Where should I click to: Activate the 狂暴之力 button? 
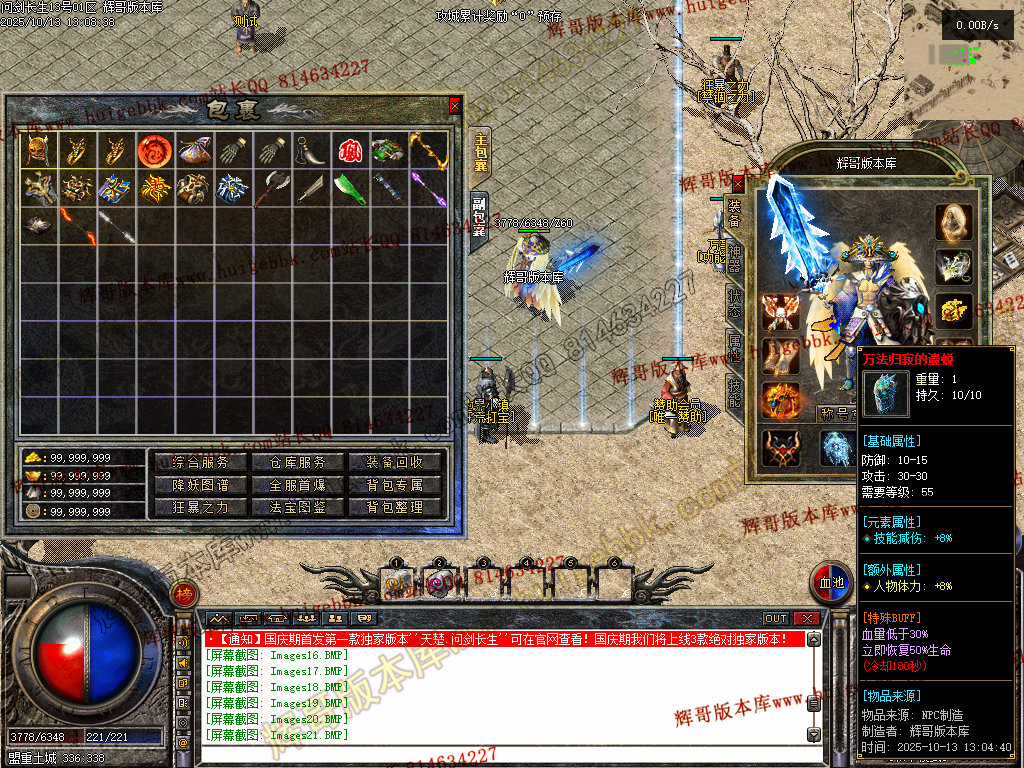click(200, 507)
